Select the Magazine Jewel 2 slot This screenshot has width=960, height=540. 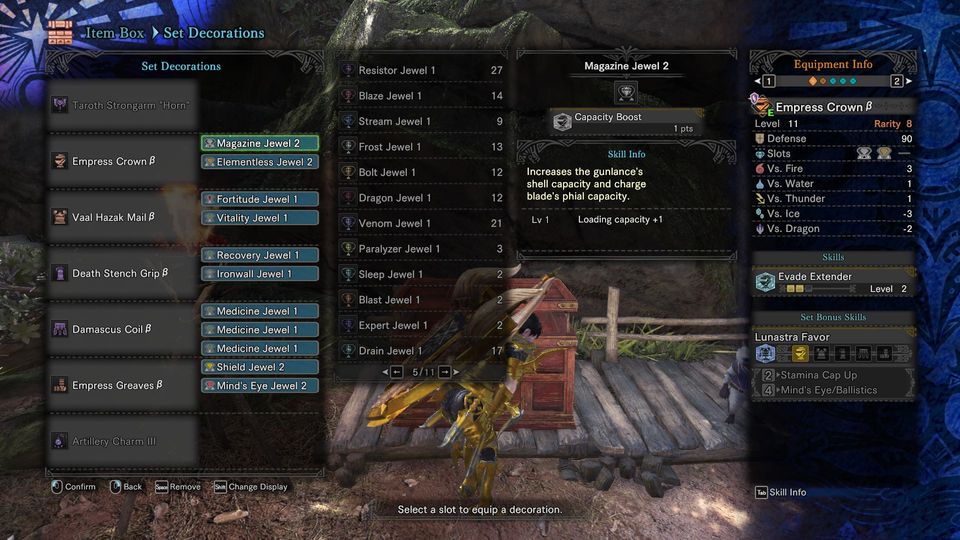point(260,143)
